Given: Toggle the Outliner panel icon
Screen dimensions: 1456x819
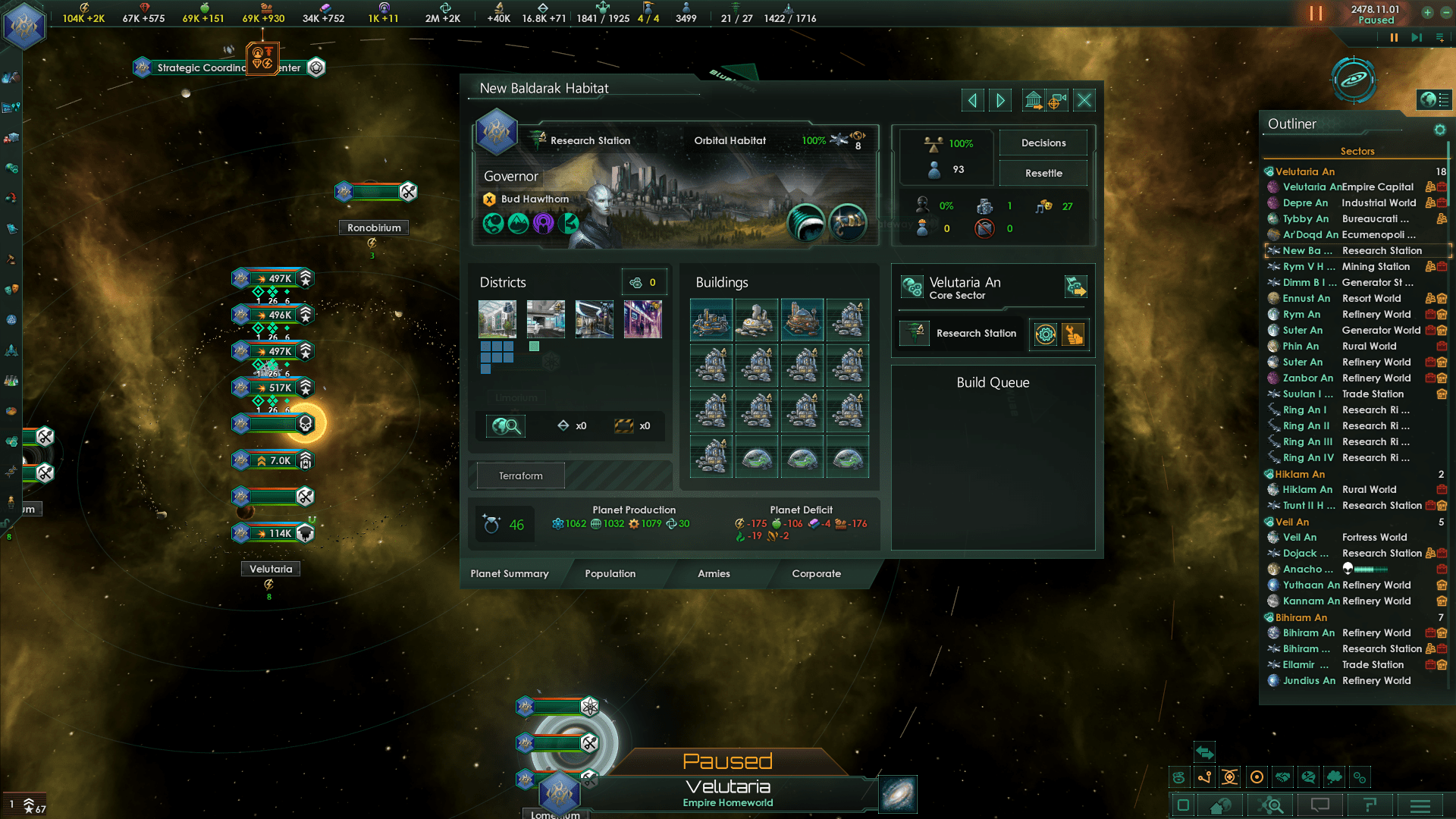Looking at the screenshot, I should [1183, 806].
